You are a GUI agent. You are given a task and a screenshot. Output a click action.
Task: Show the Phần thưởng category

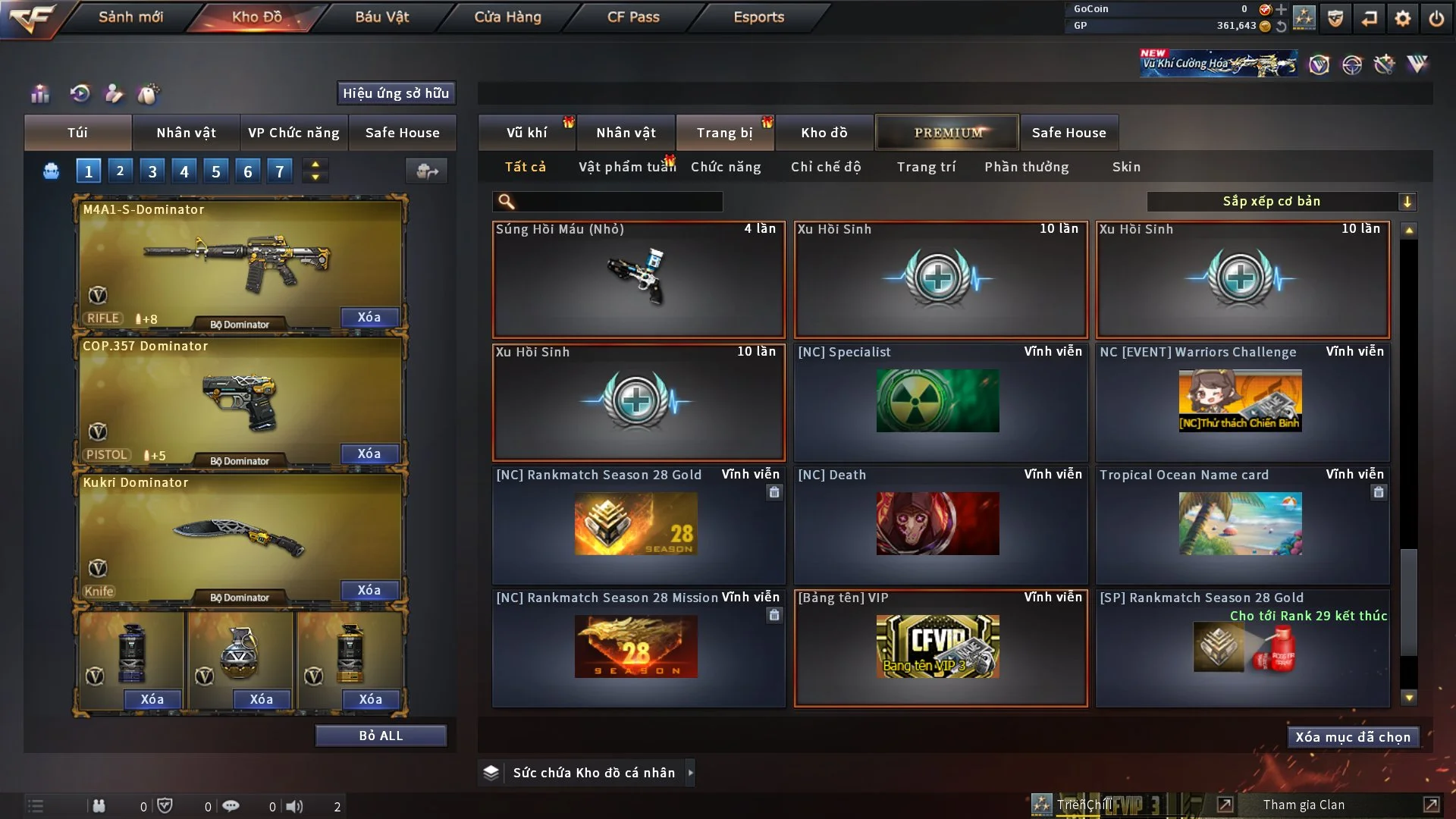pyautogui.click(x=1026, y=167)
